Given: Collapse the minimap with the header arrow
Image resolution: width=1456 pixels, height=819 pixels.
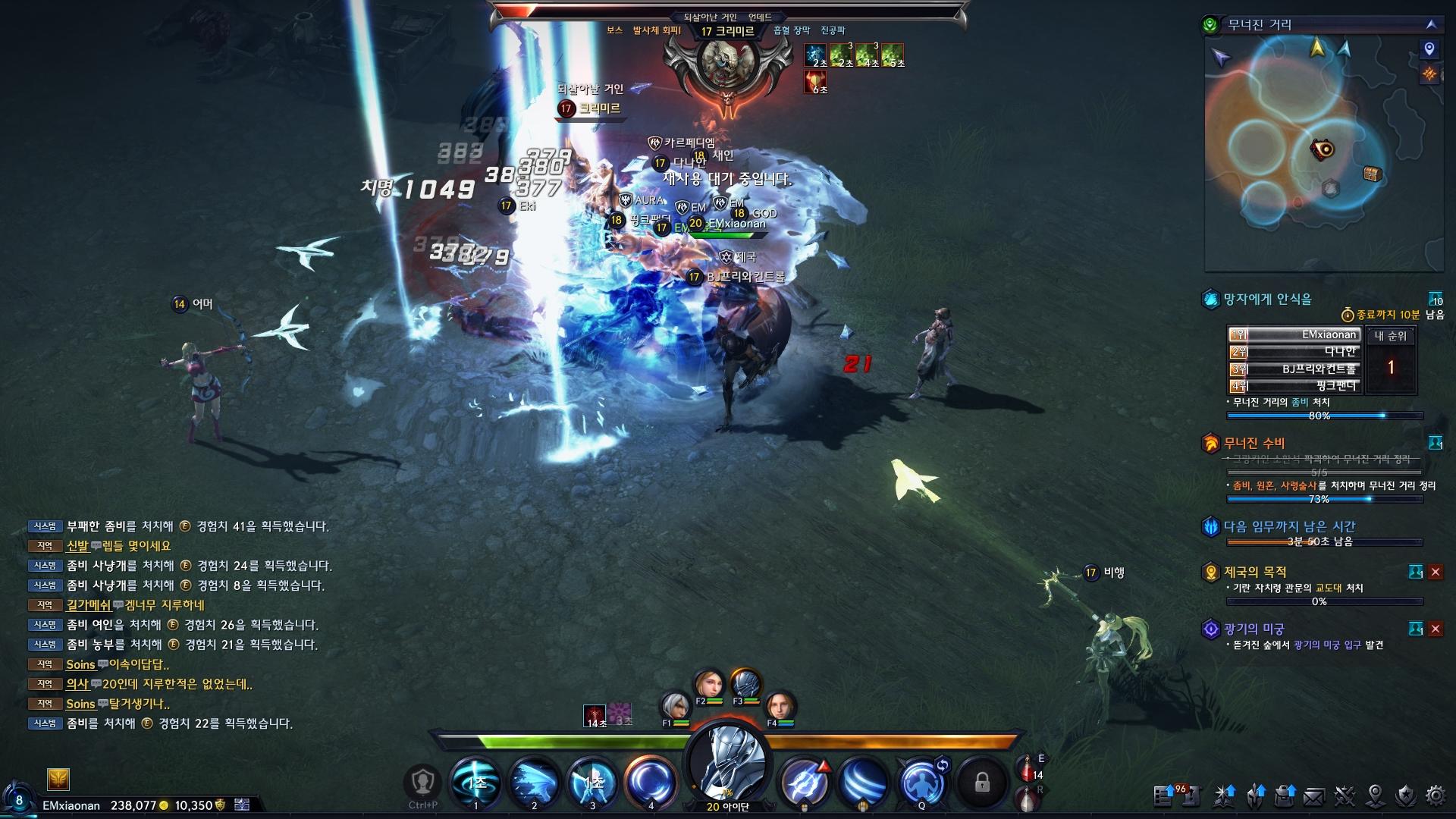Looking at the screenshot, I should pyautogui.click(x=1431, y=24).
